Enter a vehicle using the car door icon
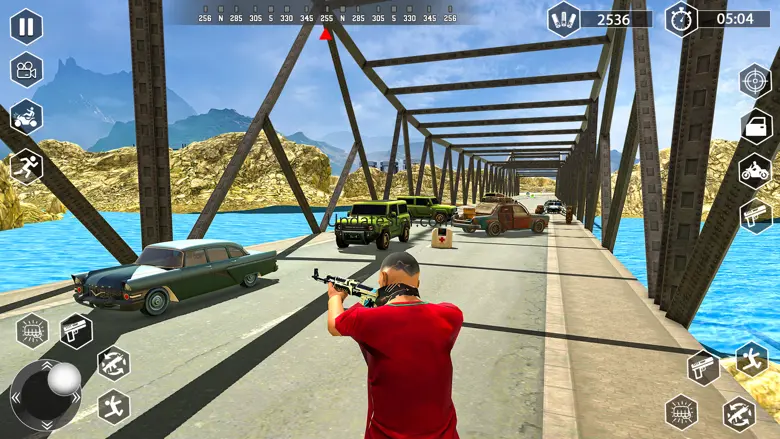 [x=756, y=126]
